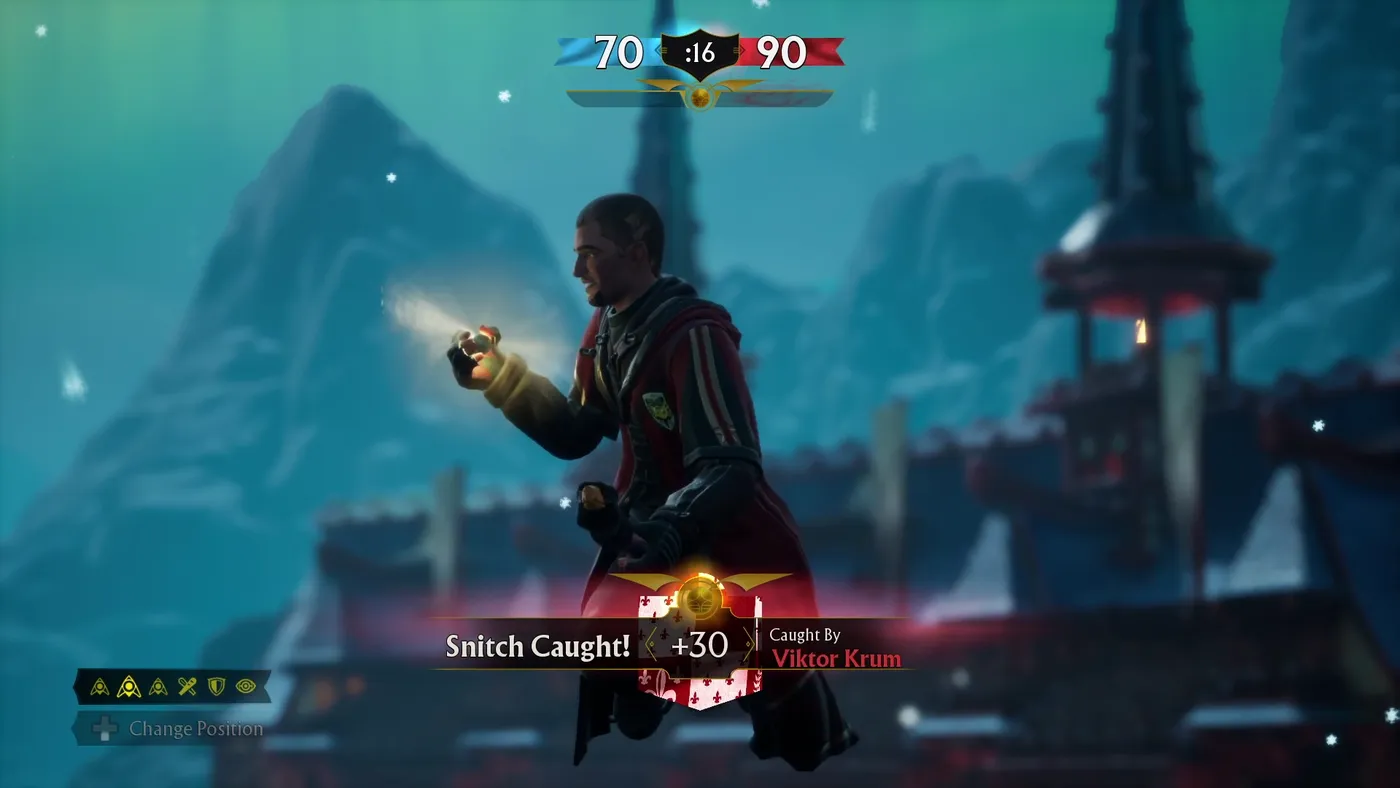This screenshot has height=788, width=1400.
Task: Click the lit lantern on the pagoda tower
Action: click(x=1140, y=331)
